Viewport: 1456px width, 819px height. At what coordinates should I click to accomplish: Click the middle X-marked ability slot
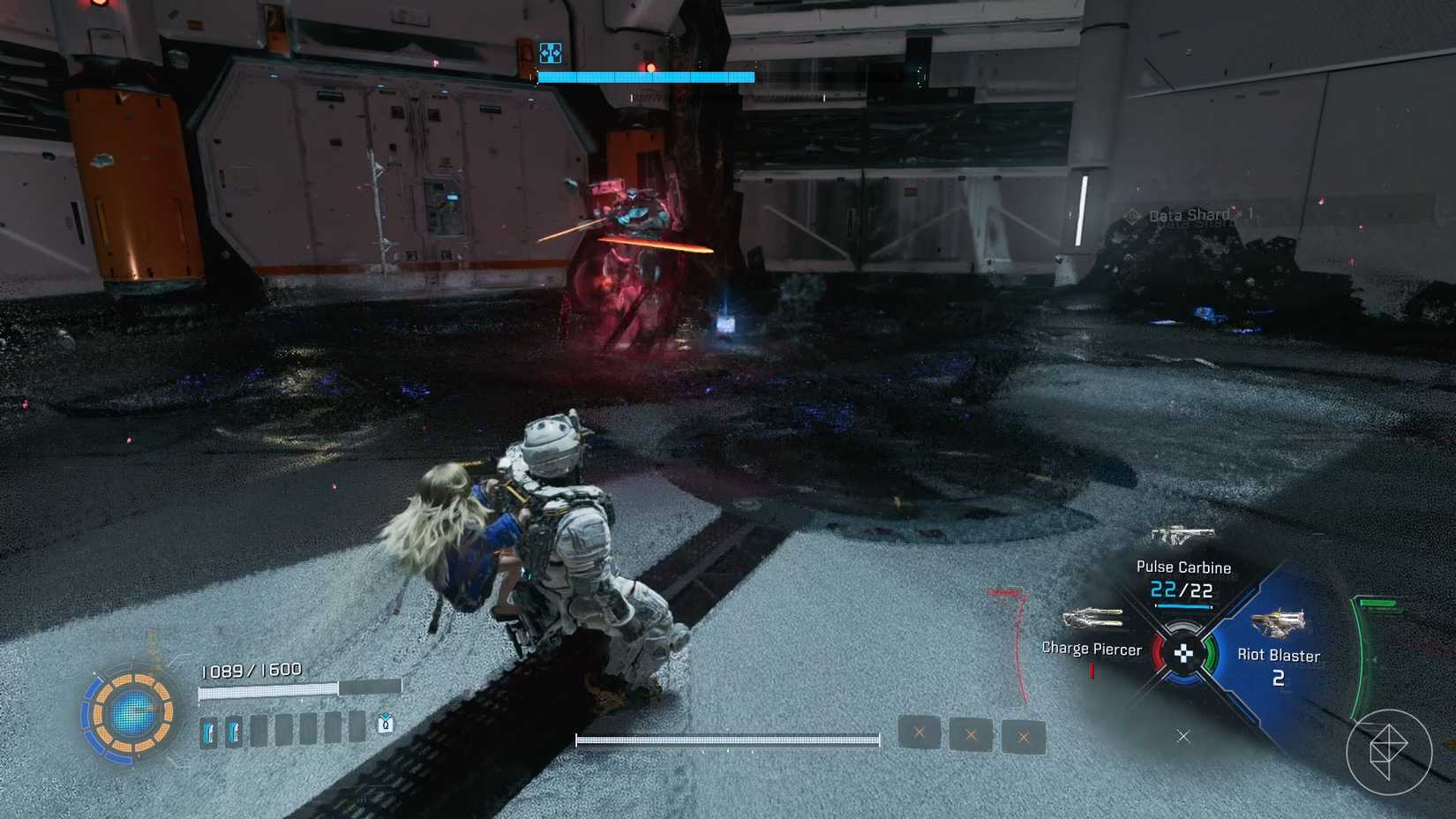(x=971, y=734)
